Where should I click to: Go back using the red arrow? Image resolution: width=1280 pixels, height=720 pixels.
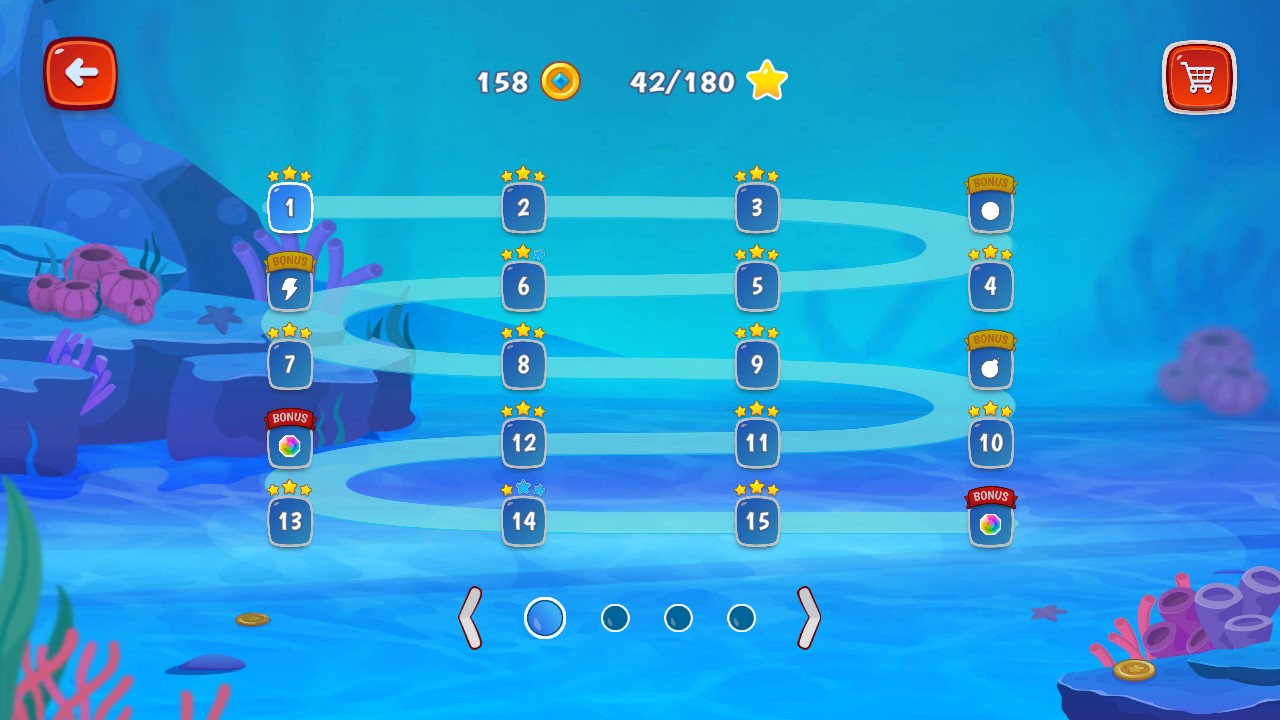pos(80,74)
